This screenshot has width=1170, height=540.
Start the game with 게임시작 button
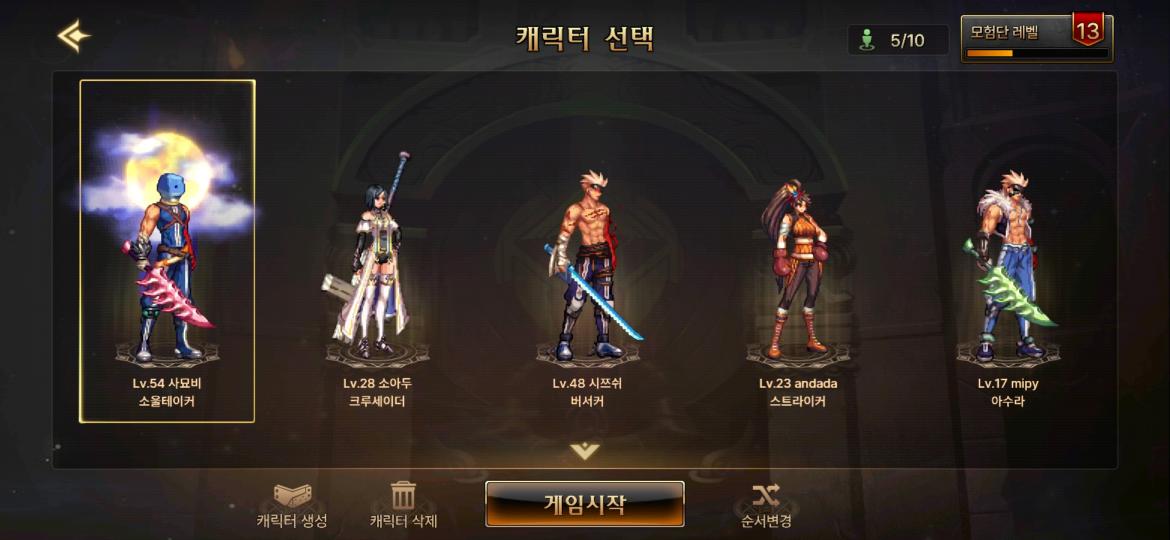coord(585,504)
